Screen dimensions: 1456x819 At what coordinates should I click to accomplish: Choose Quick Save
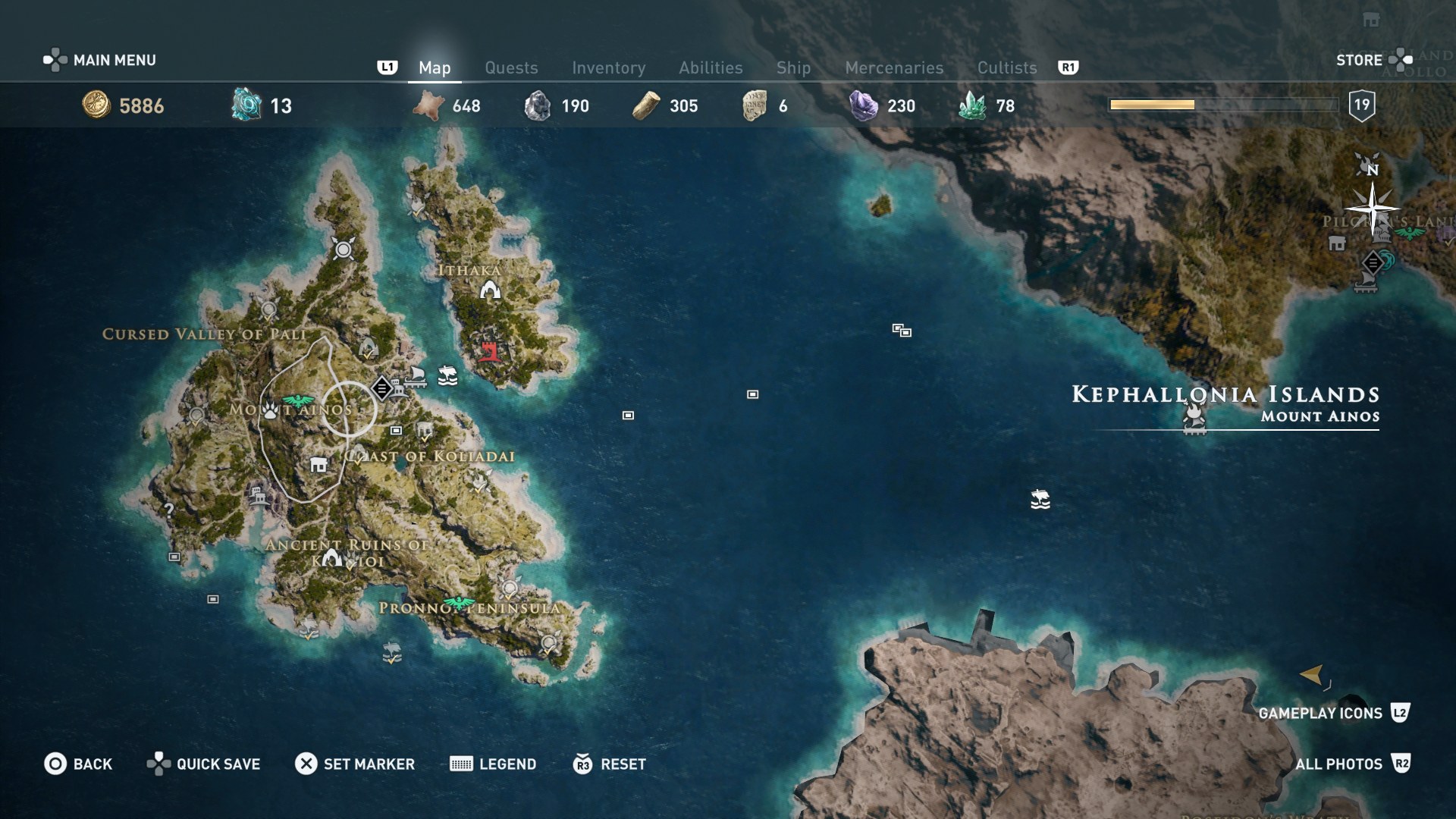click(x=203, y=764)
